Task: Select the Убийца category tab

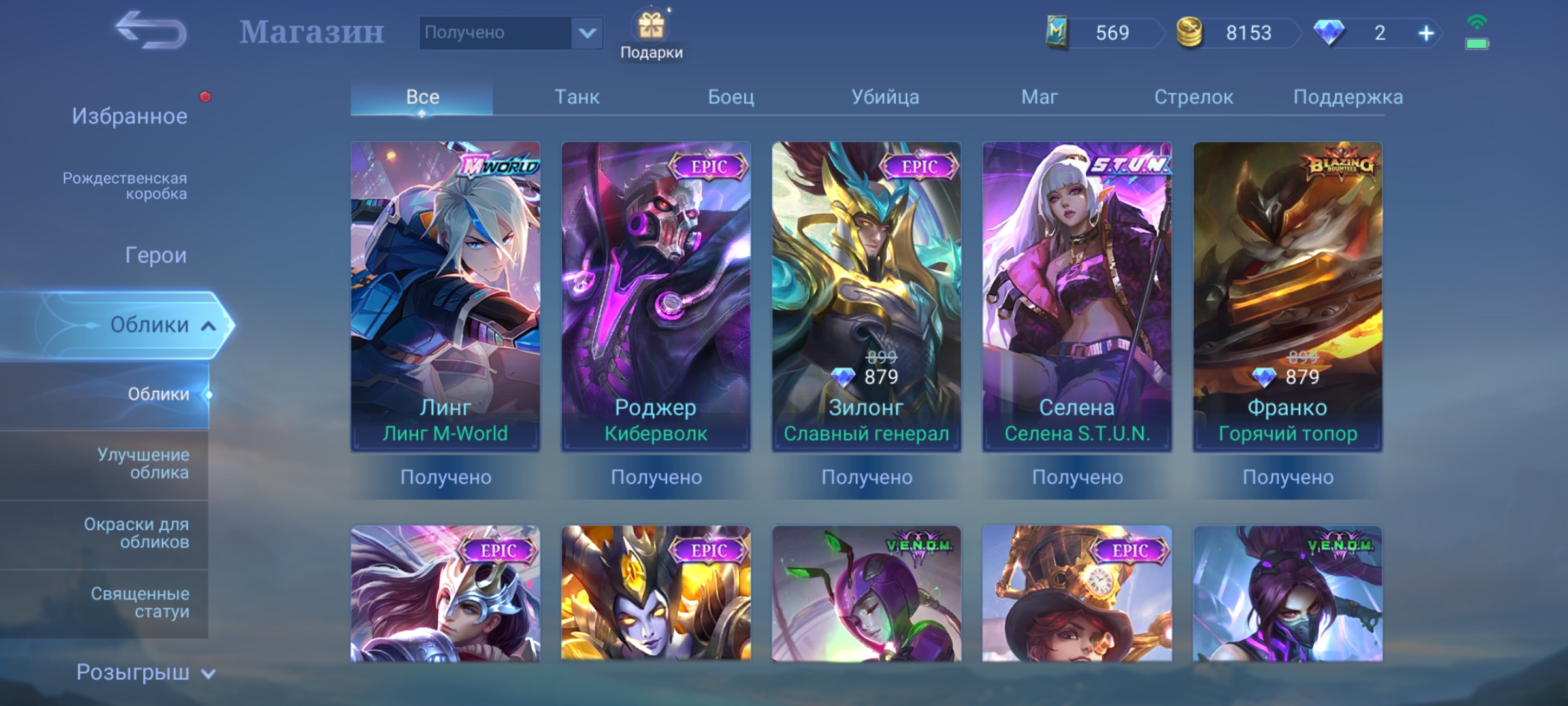Action: click(885, 97)
